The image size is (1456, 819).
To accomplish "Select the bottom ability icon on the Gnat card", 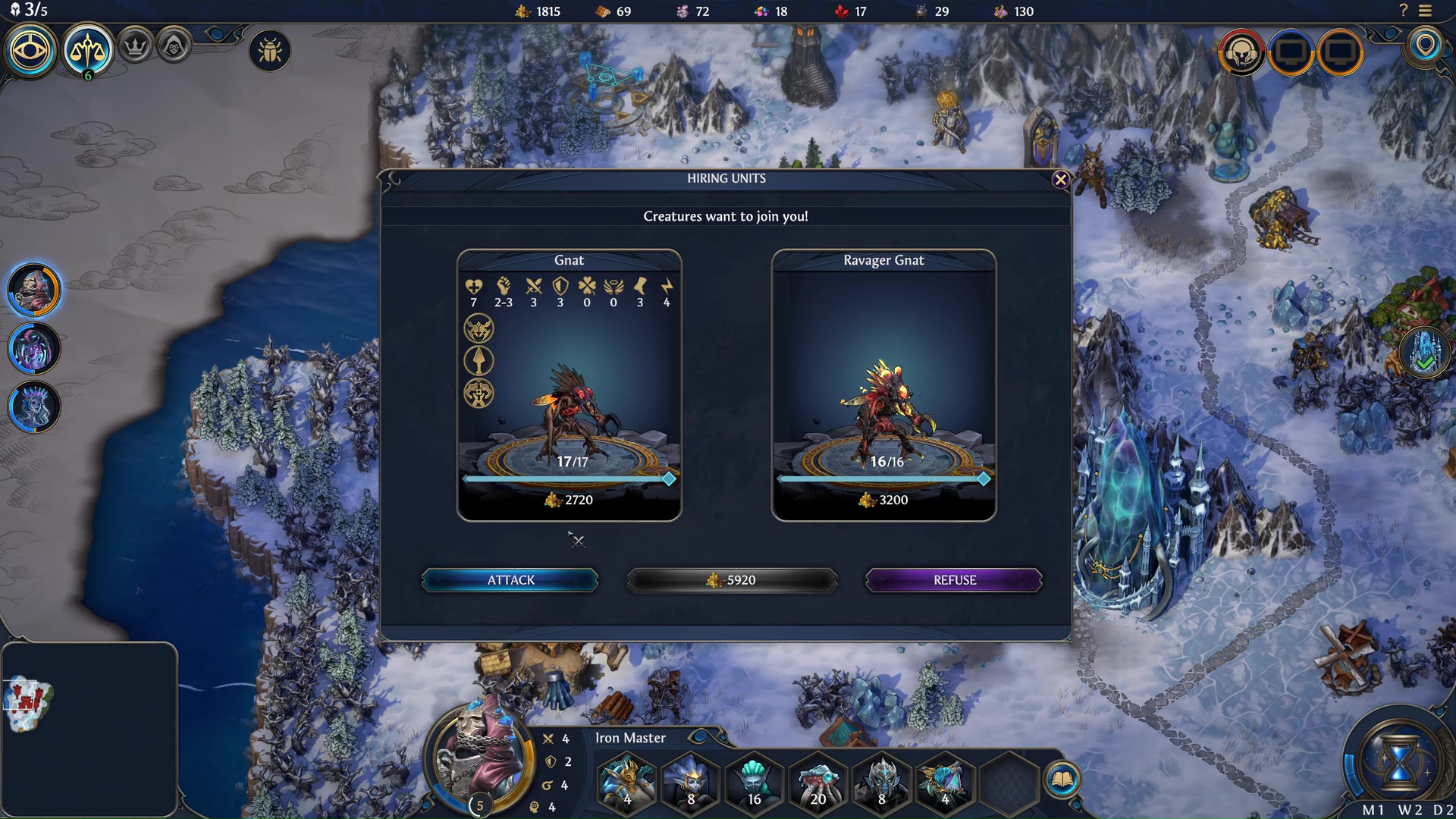I will [x=479, y=394].
